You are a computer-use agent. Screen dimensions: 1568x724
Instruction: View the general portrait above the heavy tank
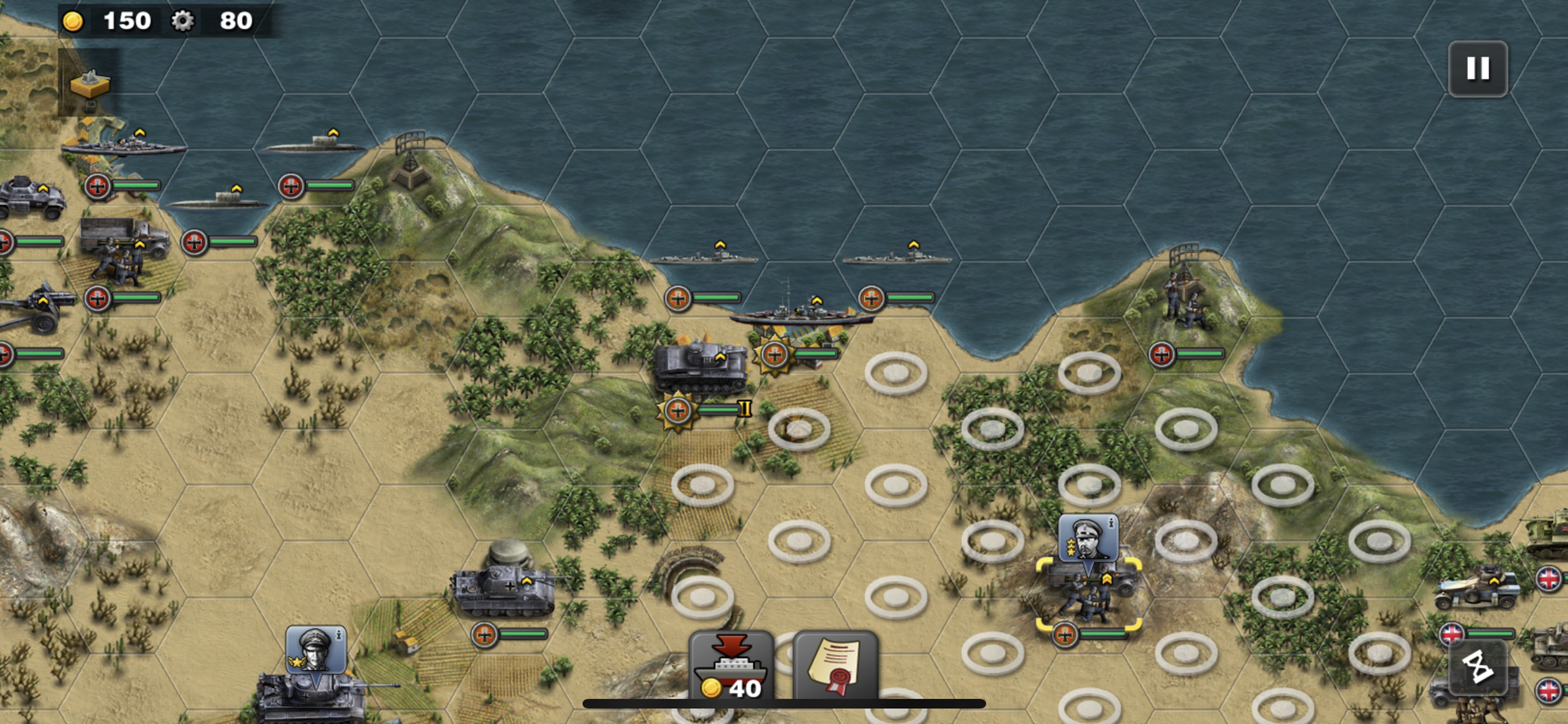pyautogui.click(x=316, y=650)
